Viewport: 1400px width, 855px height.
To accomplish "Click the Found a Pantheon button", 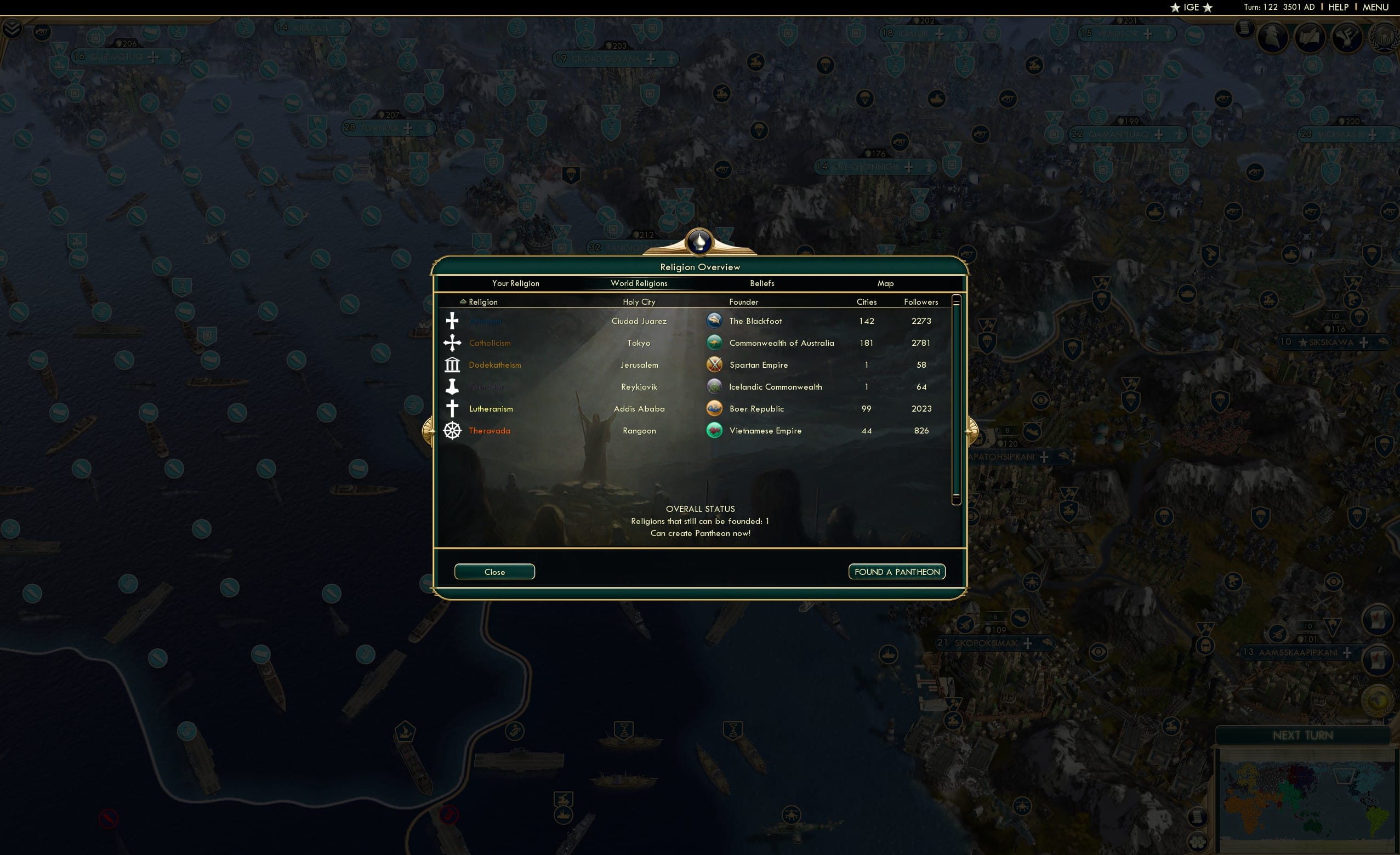I will pyautogui.click(x=897, y=572).
